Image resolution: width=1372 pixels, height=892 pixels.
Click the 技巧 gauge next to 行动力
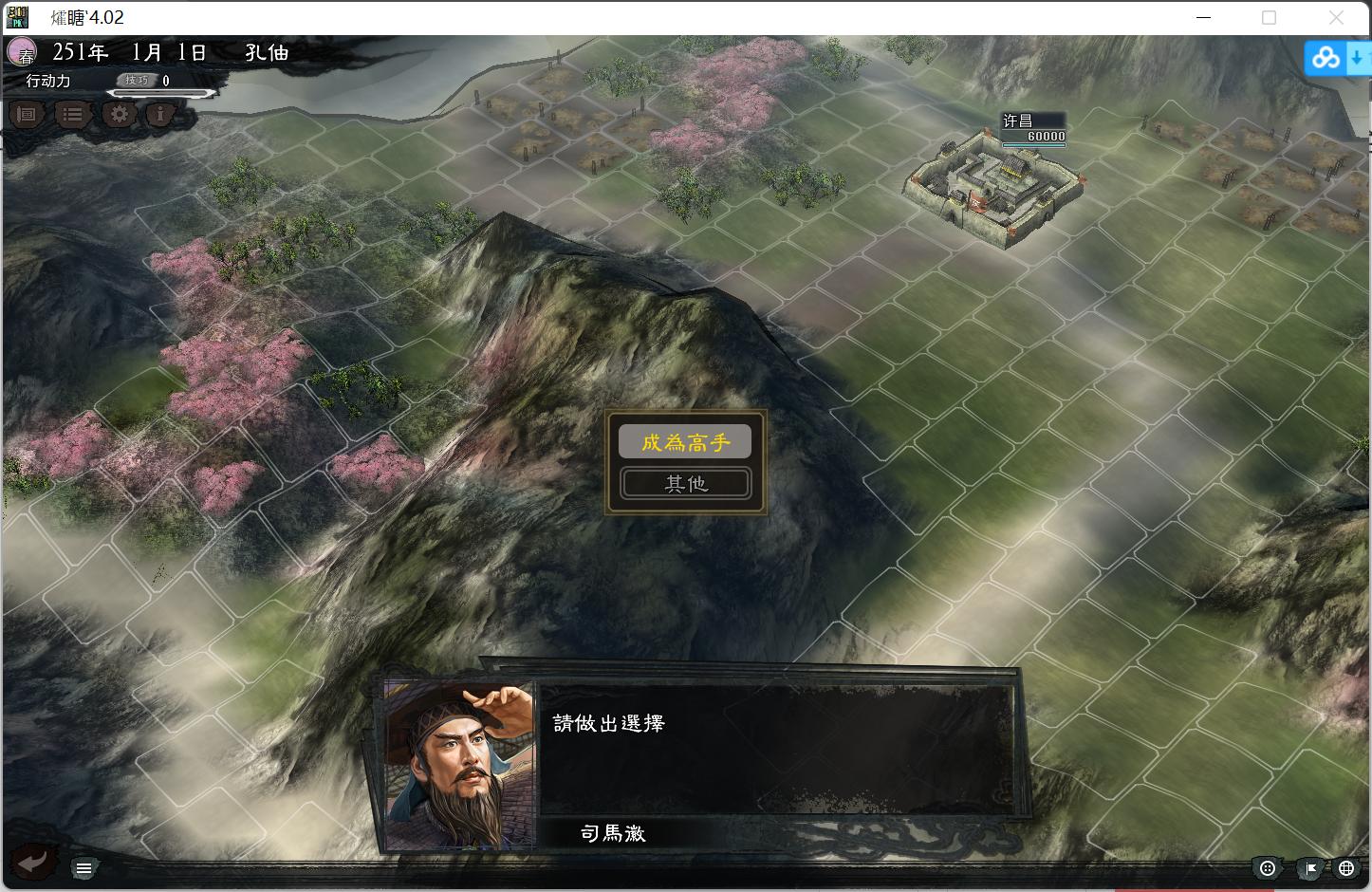pyautogui.click(x=139, y=80)
